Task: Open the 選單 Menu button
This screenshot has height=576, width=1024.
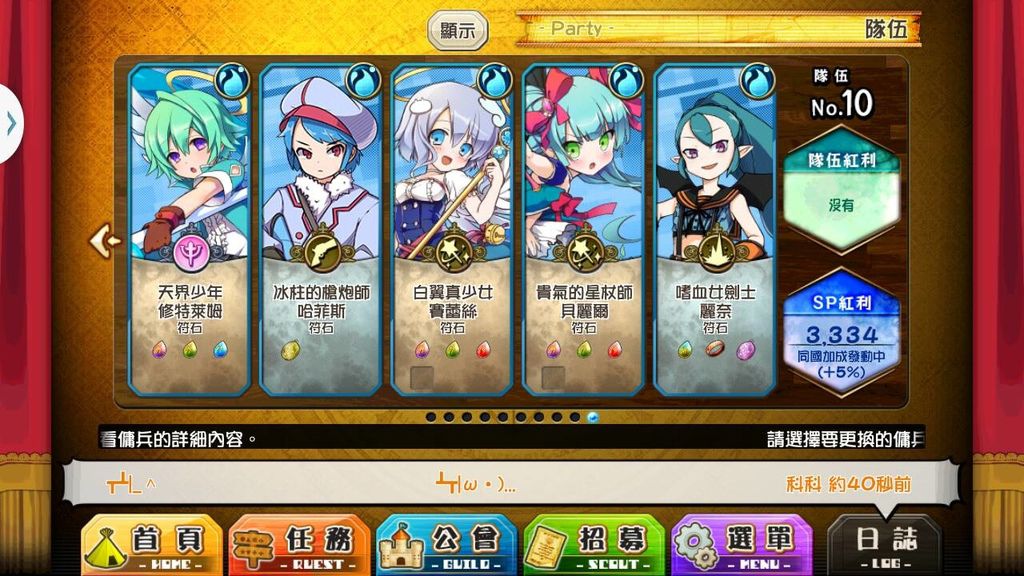Action: tap(741, 545)
